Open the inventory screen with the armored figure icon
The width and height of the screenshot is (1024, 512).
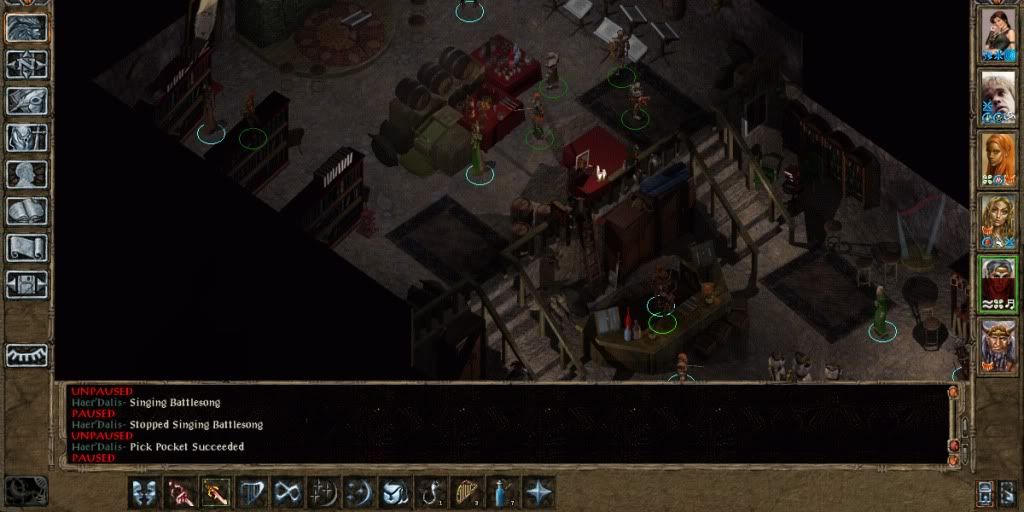click(x=27, y=137)
